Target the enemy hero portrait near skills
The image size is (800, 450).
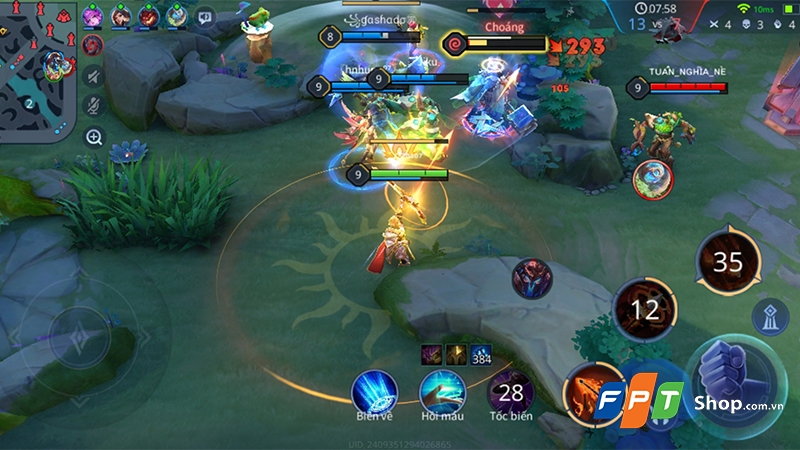pos(532,278)
